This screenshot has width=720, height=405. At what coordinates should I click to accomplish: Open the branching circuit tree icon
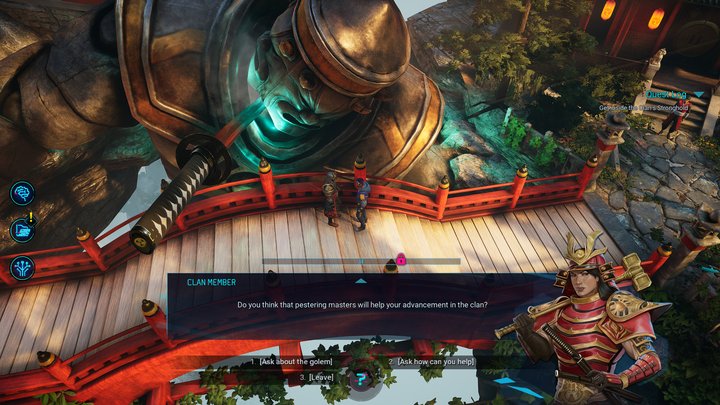click(22, 267)
